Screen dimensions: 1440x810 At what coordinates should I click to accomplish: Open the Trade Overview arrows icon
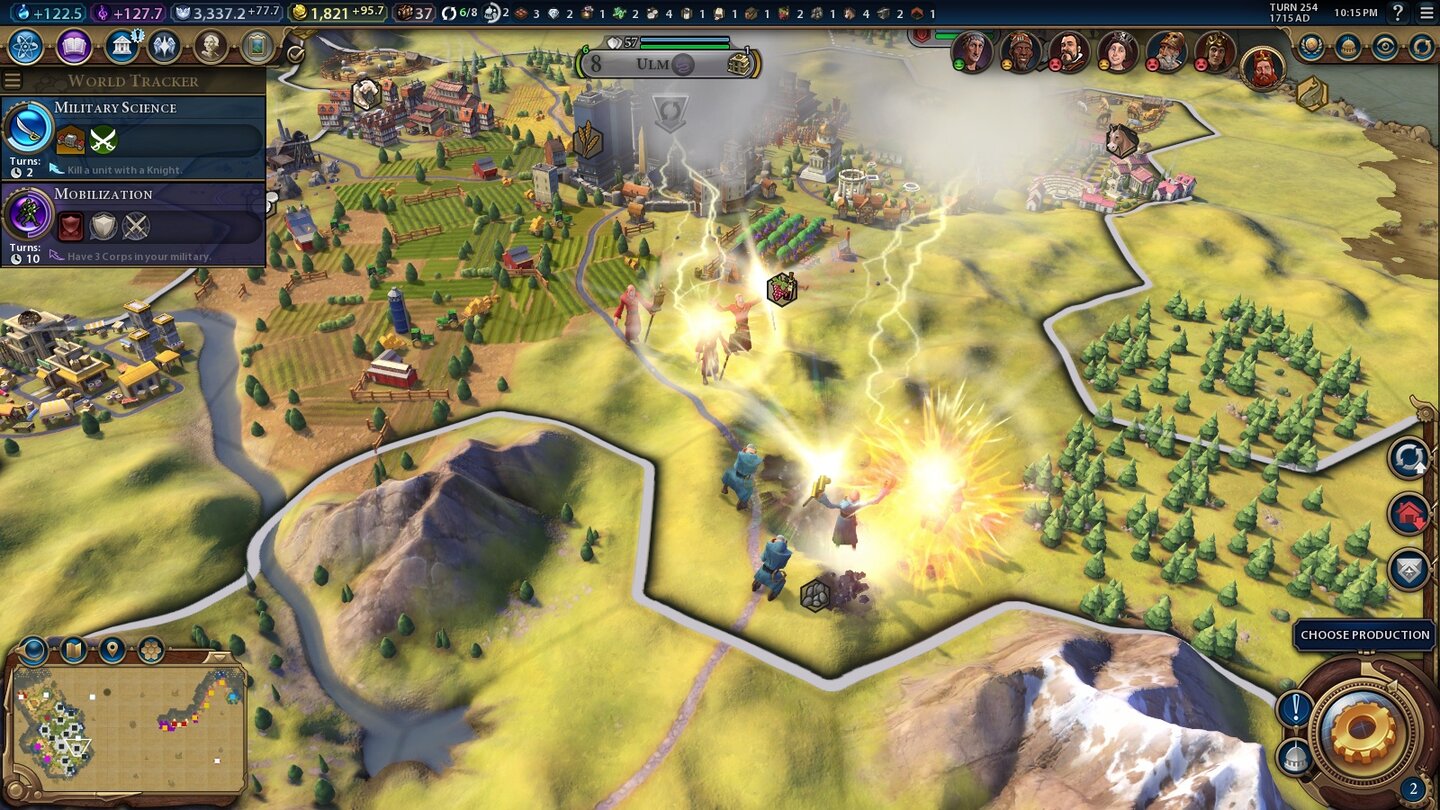1421,46
